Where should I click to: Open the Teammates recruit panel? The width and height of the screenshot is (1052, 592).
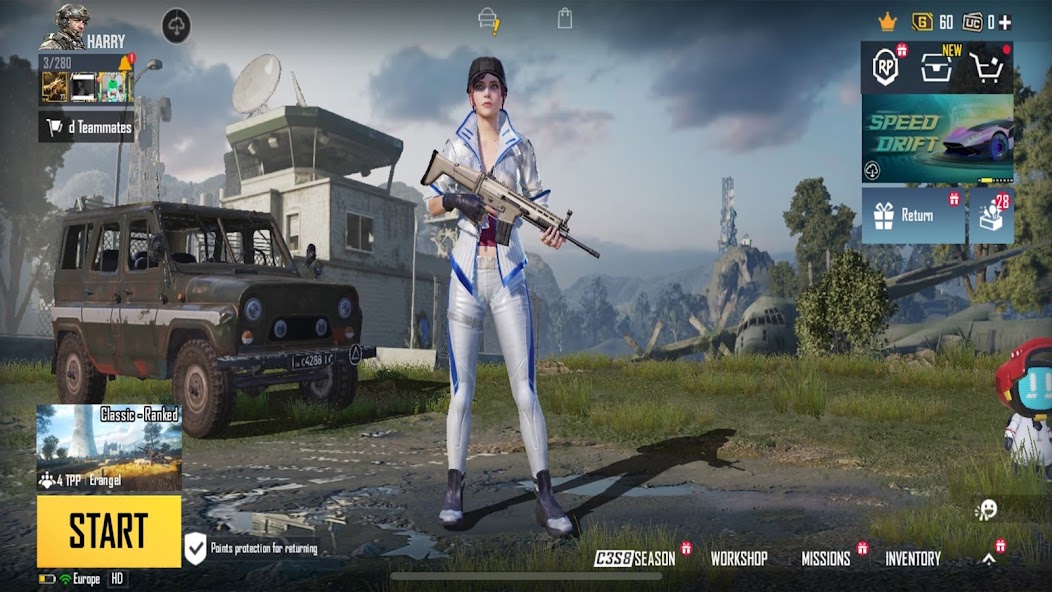pos(86,127)
